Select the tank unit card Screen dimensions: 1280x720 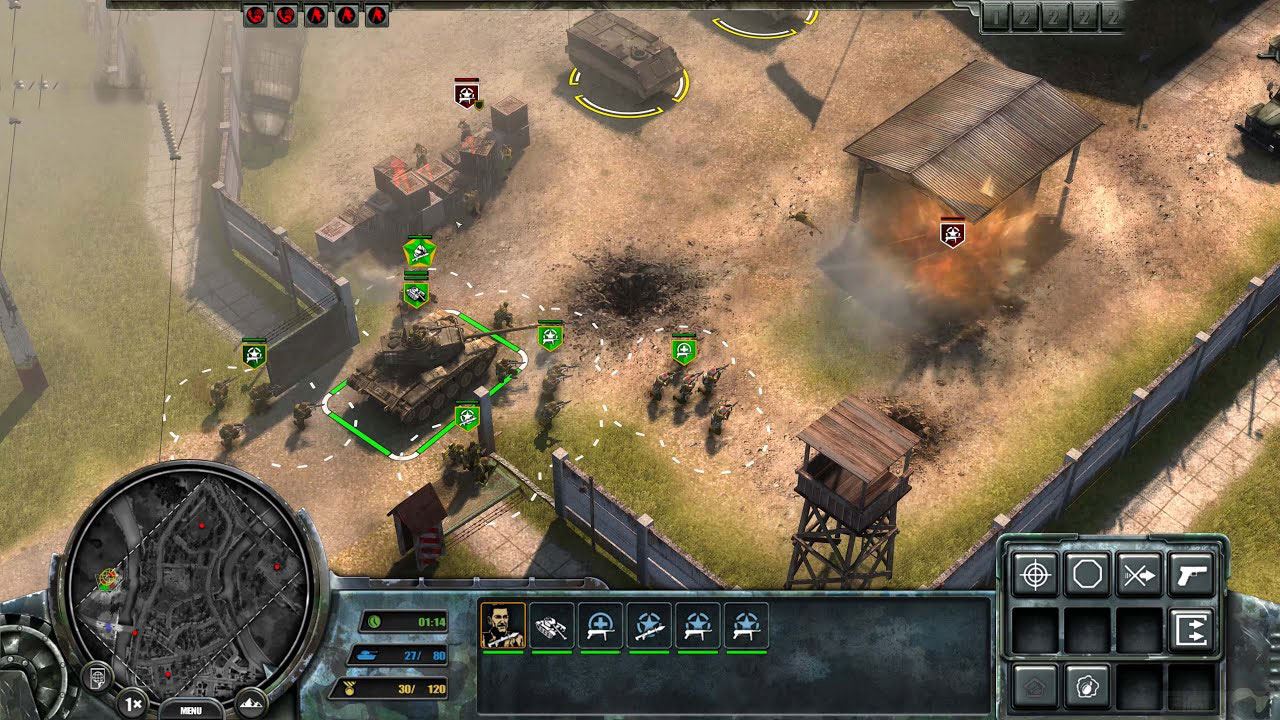[552, 626]
